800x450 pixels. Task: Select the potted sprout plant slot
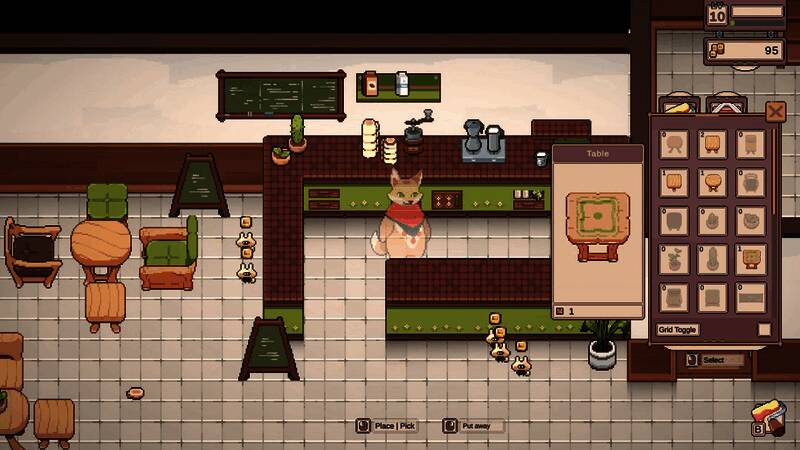[x=674, y=259]
